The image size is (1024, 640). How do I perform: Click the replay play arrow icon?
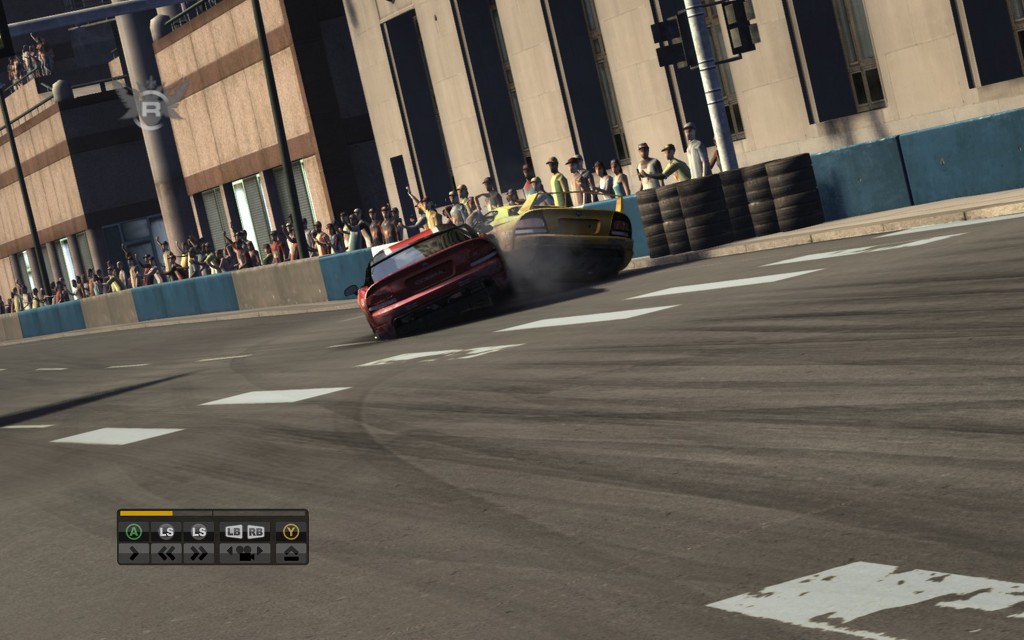point(133,551)
